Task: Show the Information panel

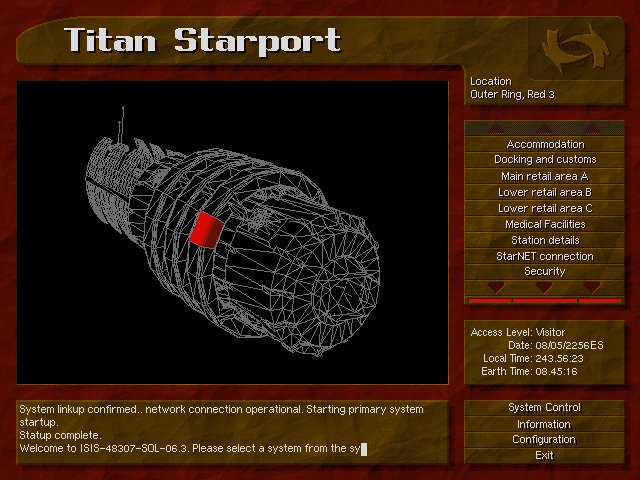Action: (x=545, y=424)
